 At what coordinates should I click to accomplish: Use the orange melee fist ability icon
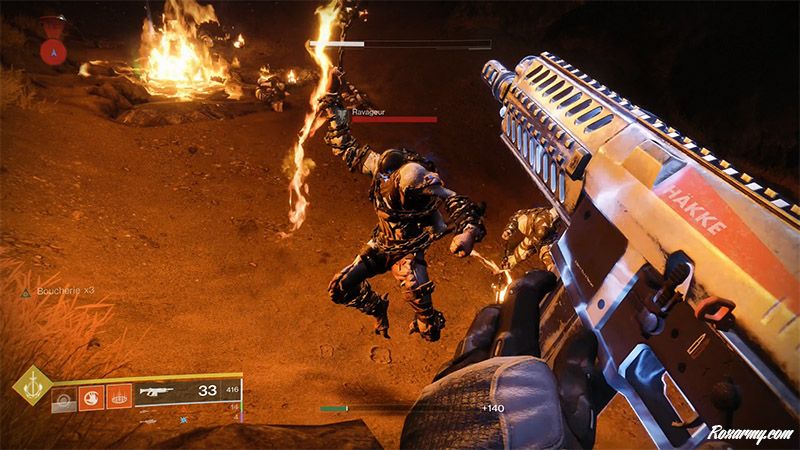[91, 399]
